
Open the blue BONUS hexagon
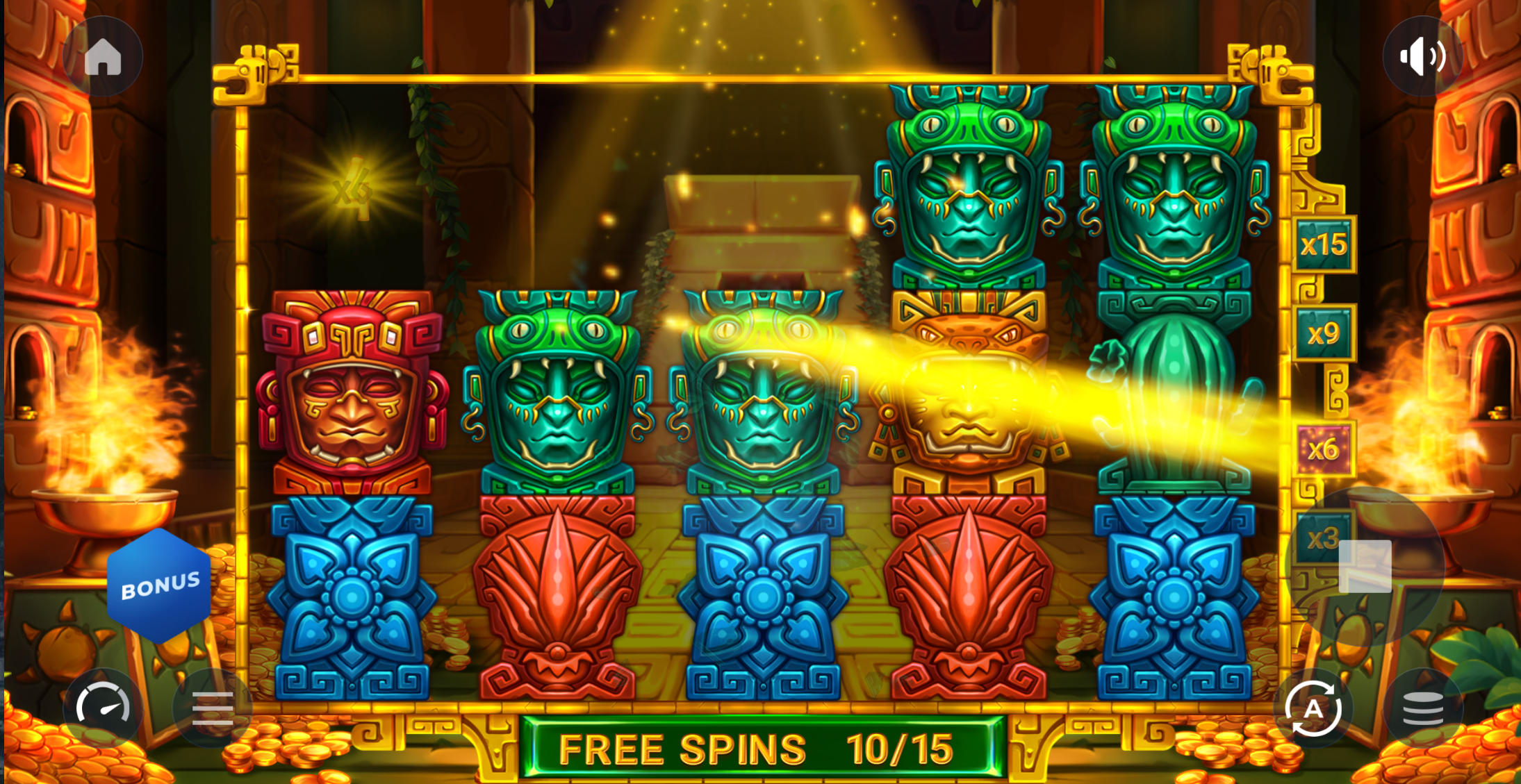tap(159, 586)
